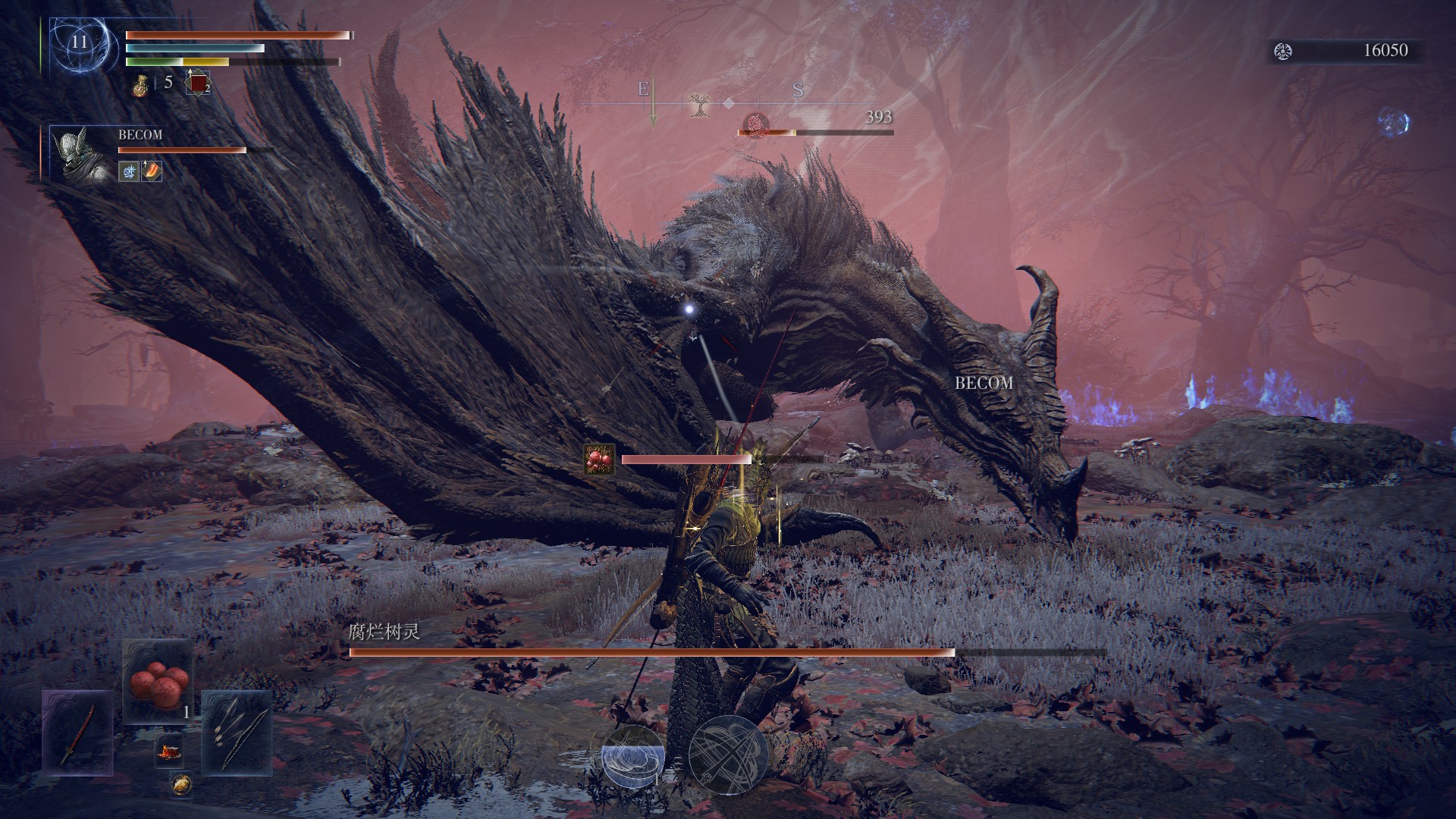Select the red katana weapon slot
This screenshot has width=1456, height=819.
[77, 733]
